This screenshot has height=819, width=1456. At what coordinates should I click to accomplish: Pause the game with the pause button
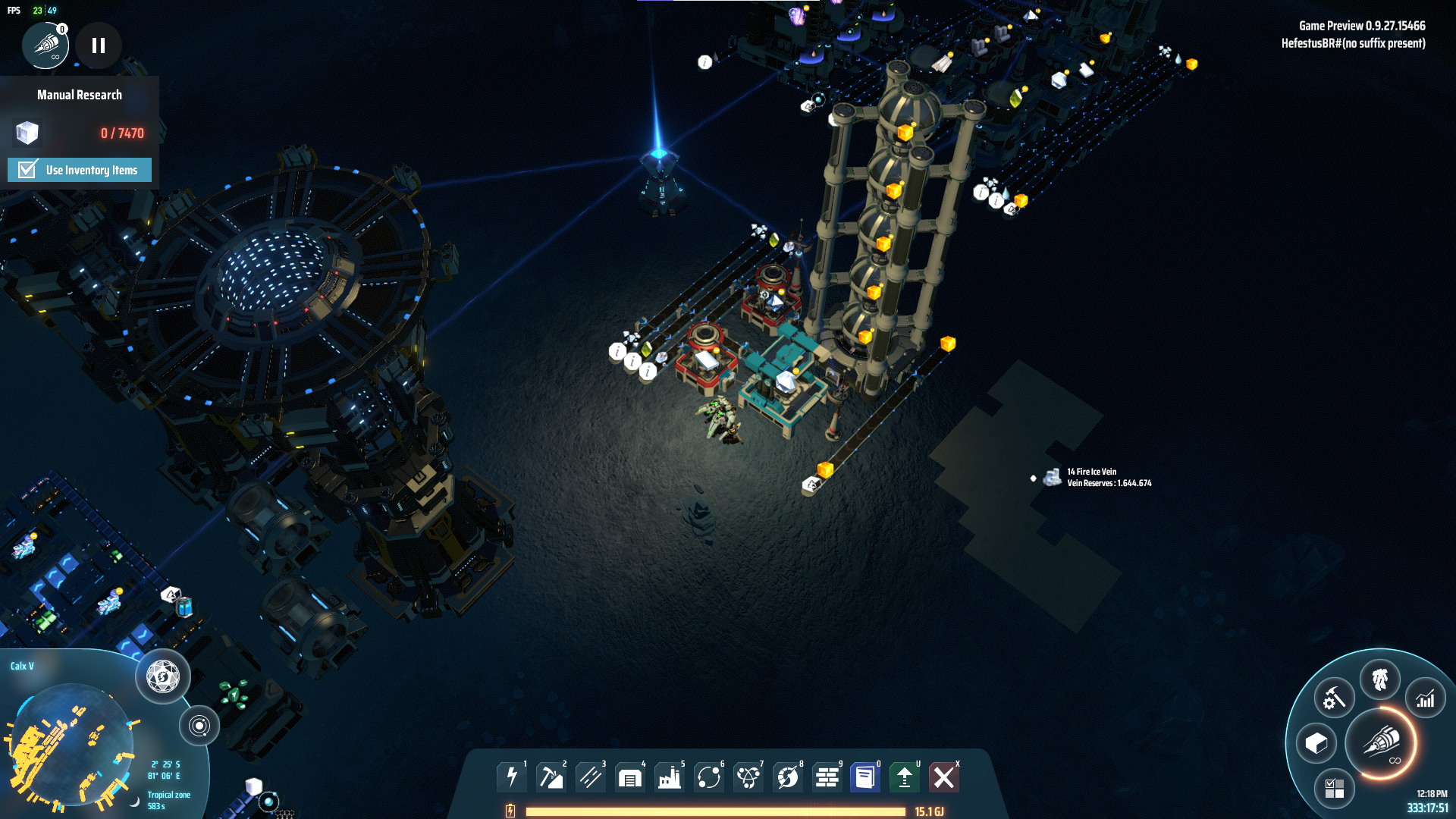[x=99, y=45]
